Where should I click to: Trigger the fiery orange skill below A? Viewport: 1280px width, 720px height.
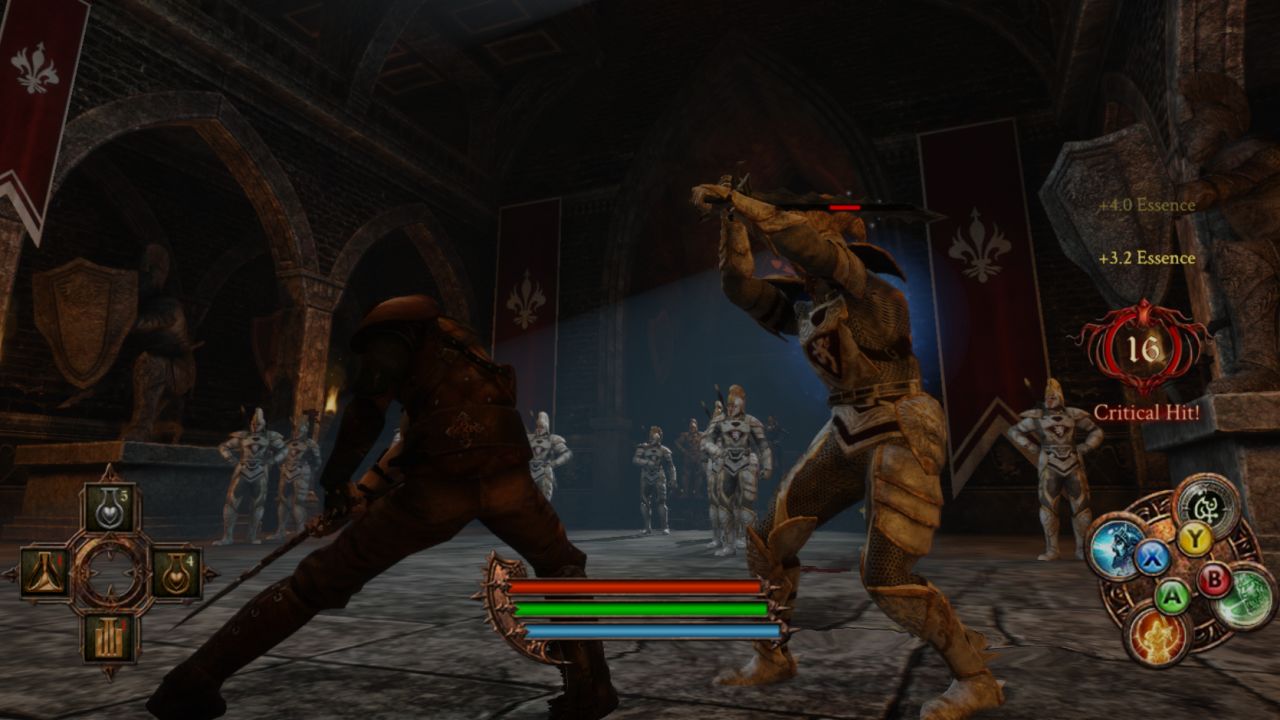[x=1156, y=636]
